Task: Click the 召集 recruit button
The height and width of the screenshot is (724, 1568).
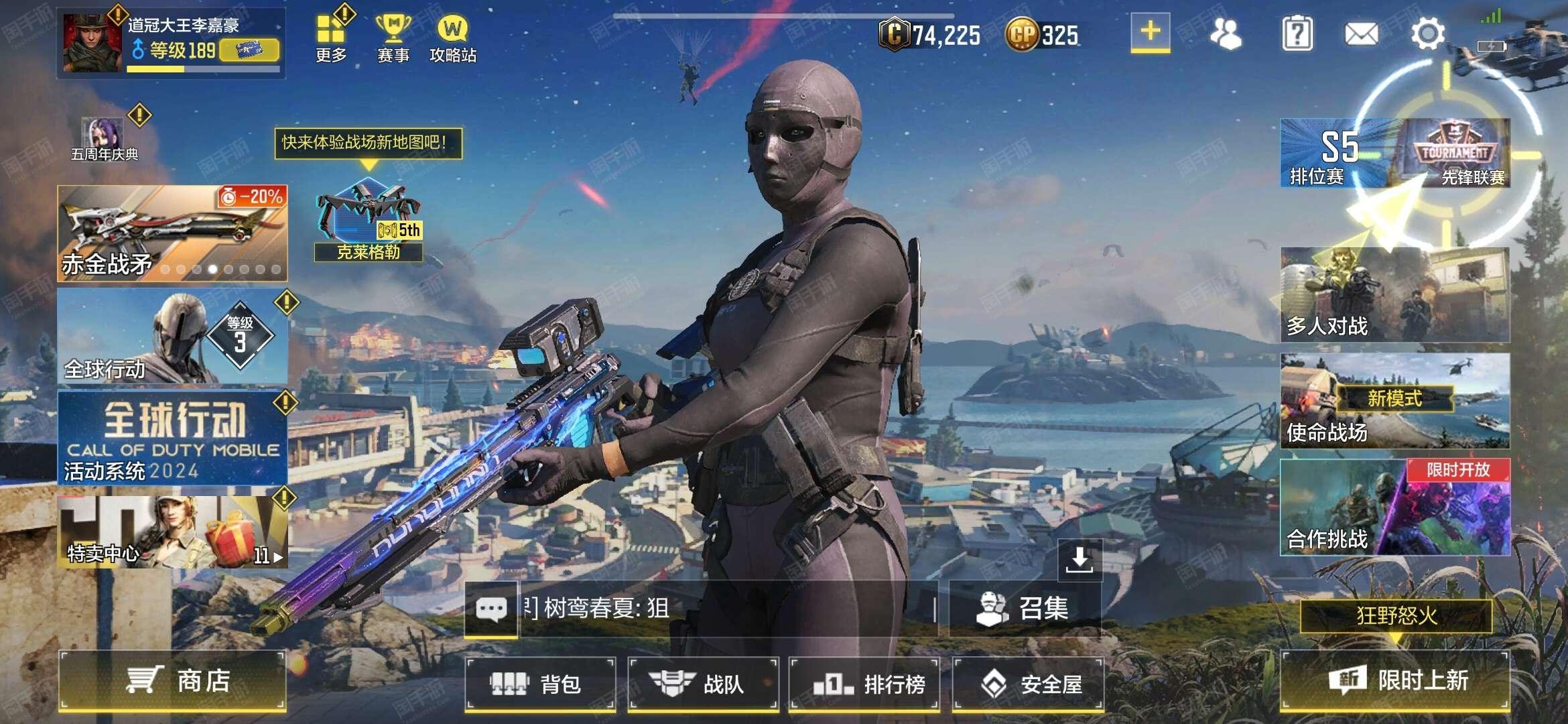Action: [1025, 609]
